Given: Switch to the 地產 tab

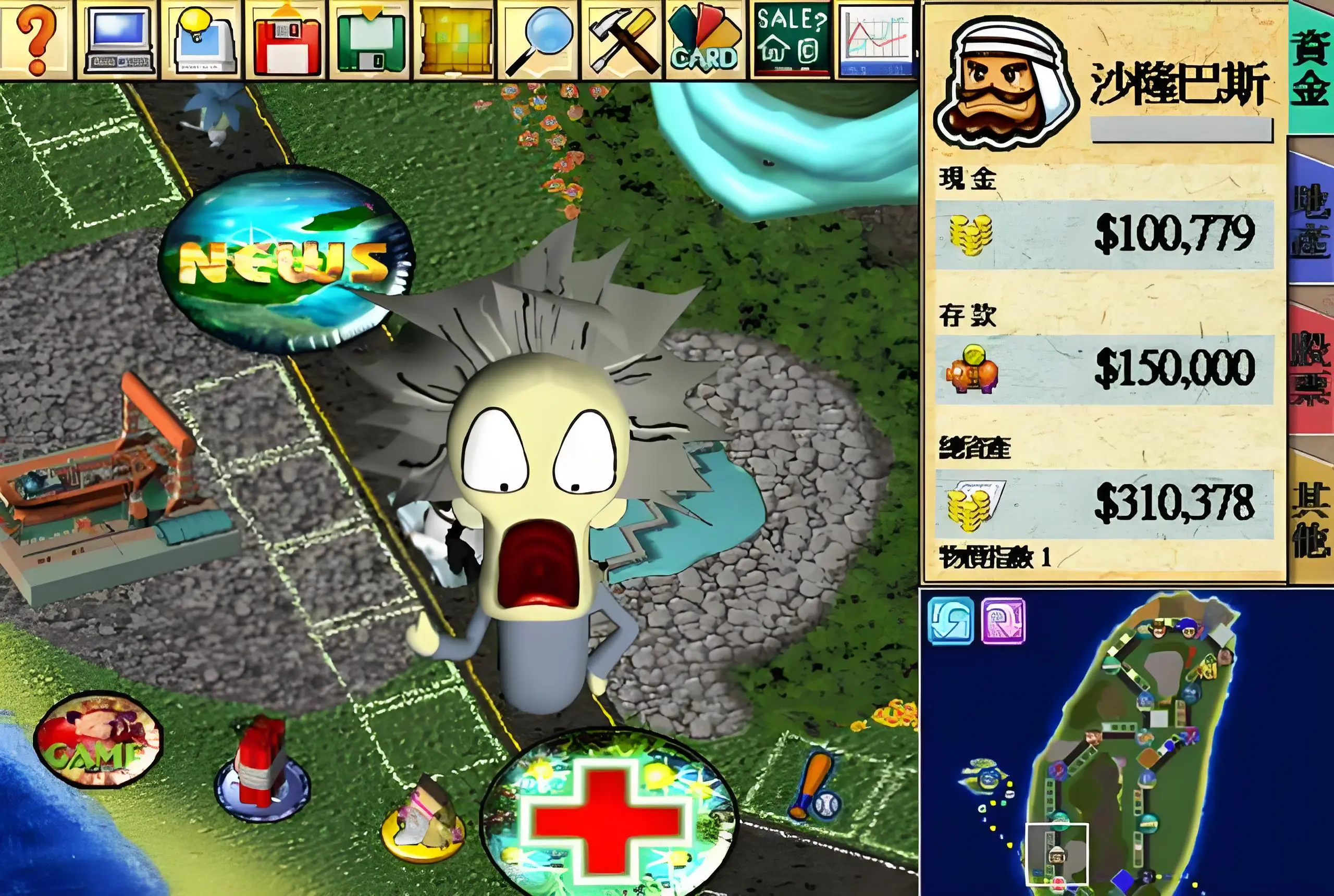Looking at the screenshot, I should point(1311,220).
